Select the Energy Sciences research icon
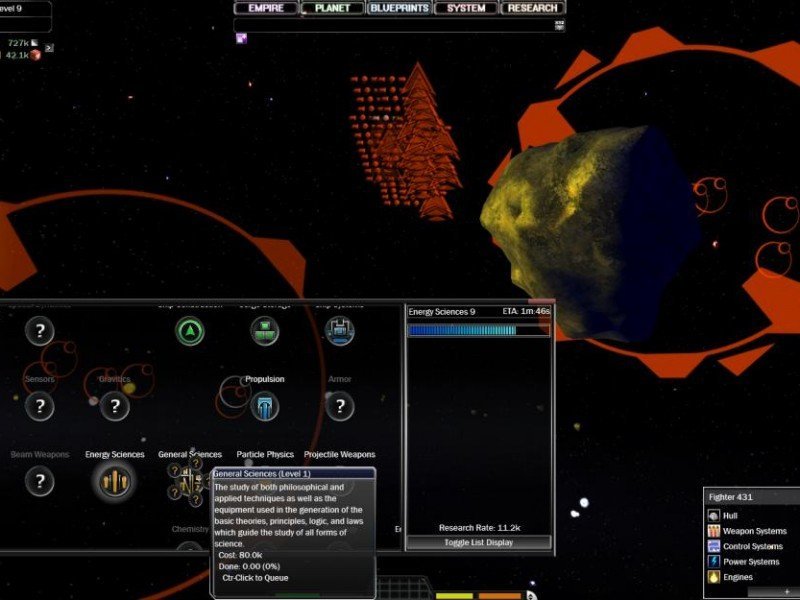800x600 pixels. [114, 481]
